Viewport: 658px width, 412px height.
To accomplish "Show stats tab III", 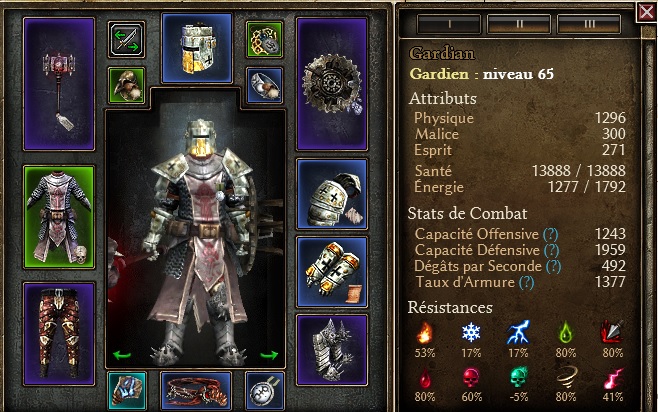I will (591, 21).
